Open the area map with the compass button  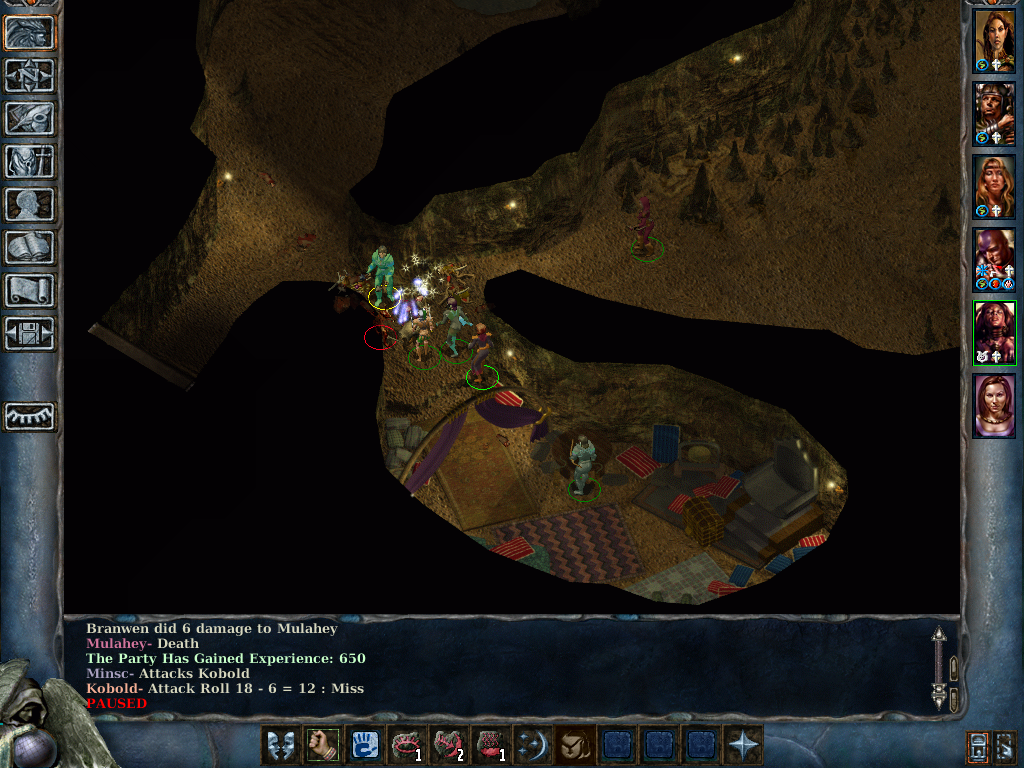coord(30,75)
